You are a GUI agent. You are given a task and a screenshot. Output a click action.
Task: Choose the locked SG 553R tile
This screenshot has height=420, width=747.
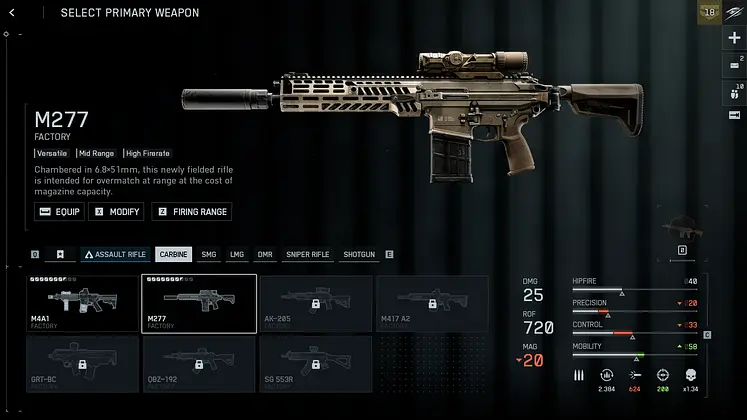pos(315,364)
